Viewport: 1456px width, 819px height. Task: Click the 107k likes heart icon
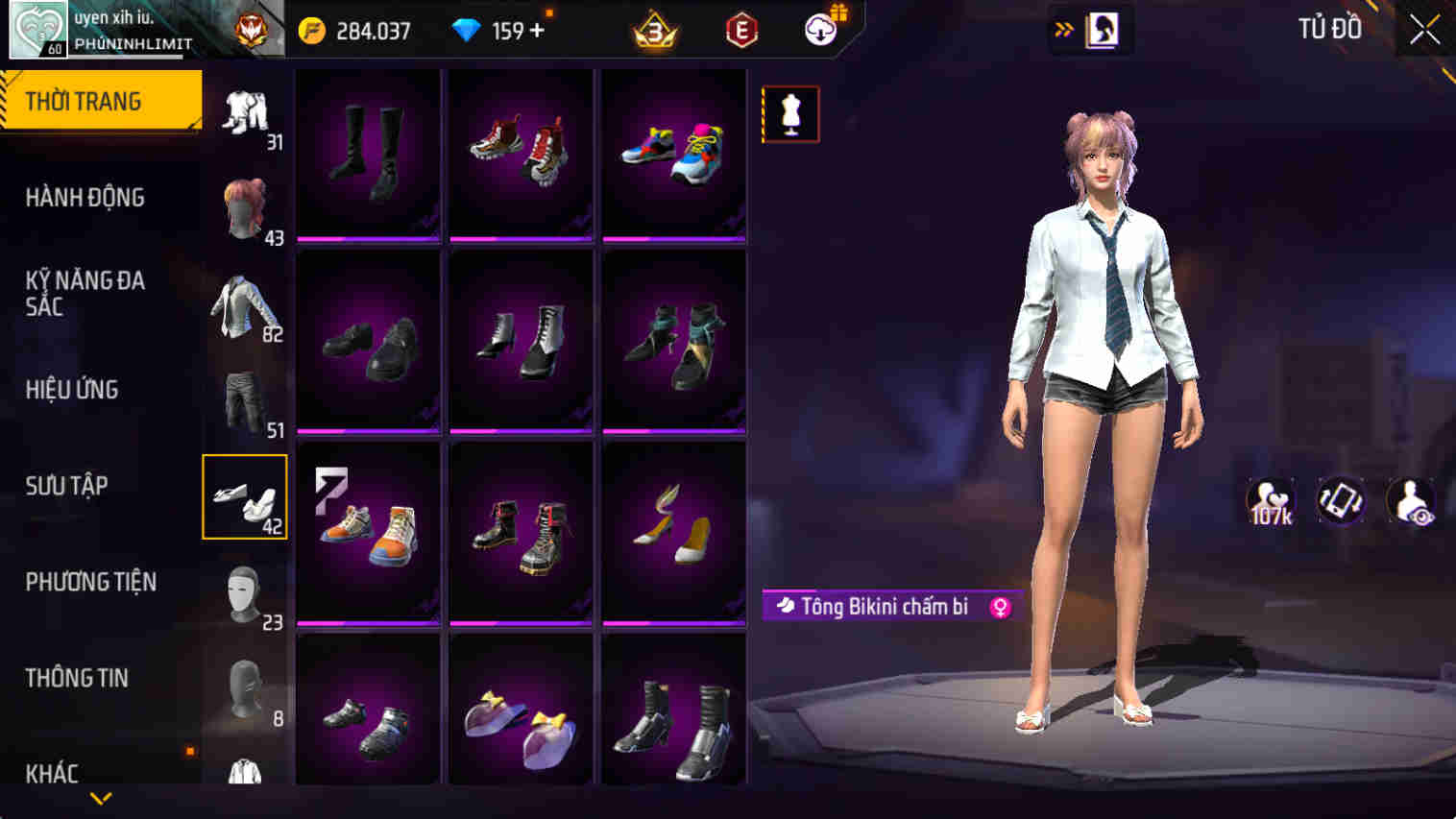click(x=1270, y=499)
